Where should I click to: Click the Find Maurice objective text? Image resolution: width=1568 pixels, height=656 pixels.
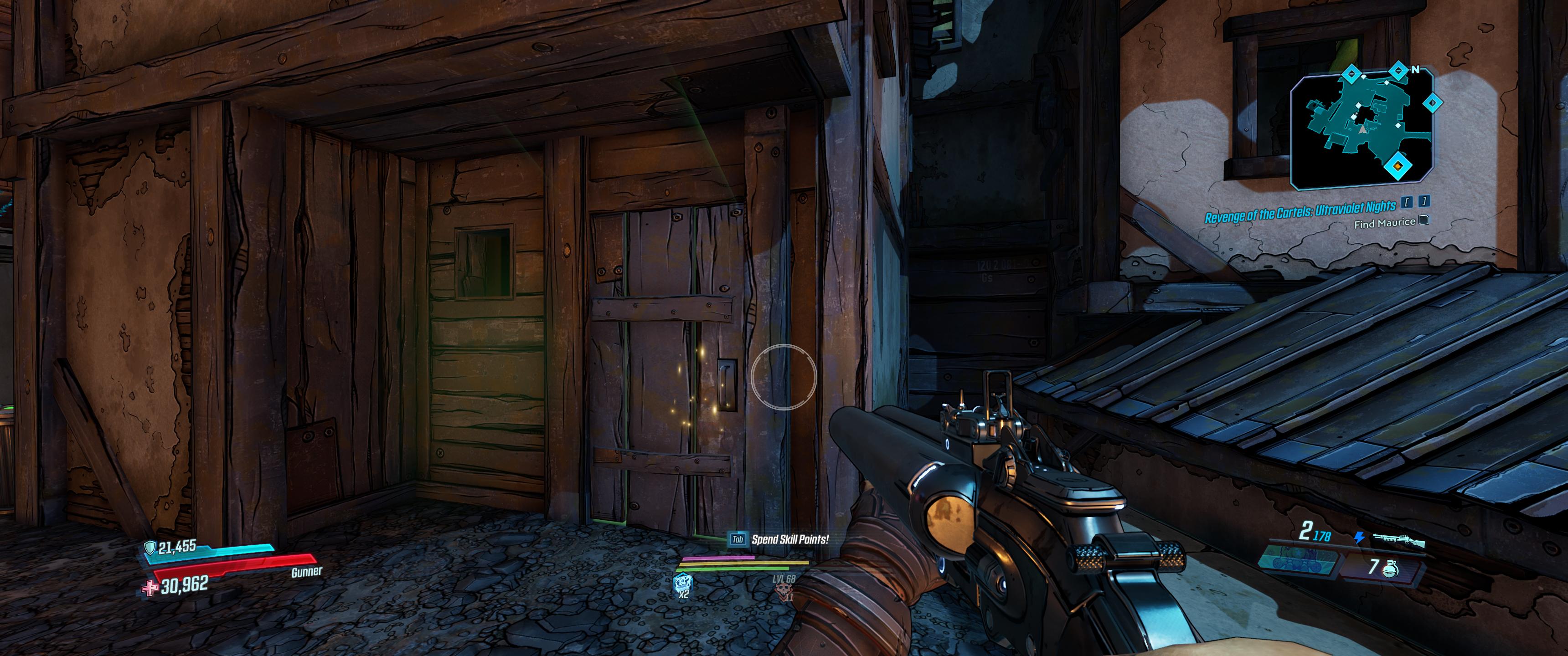(x=1385, y=223)
